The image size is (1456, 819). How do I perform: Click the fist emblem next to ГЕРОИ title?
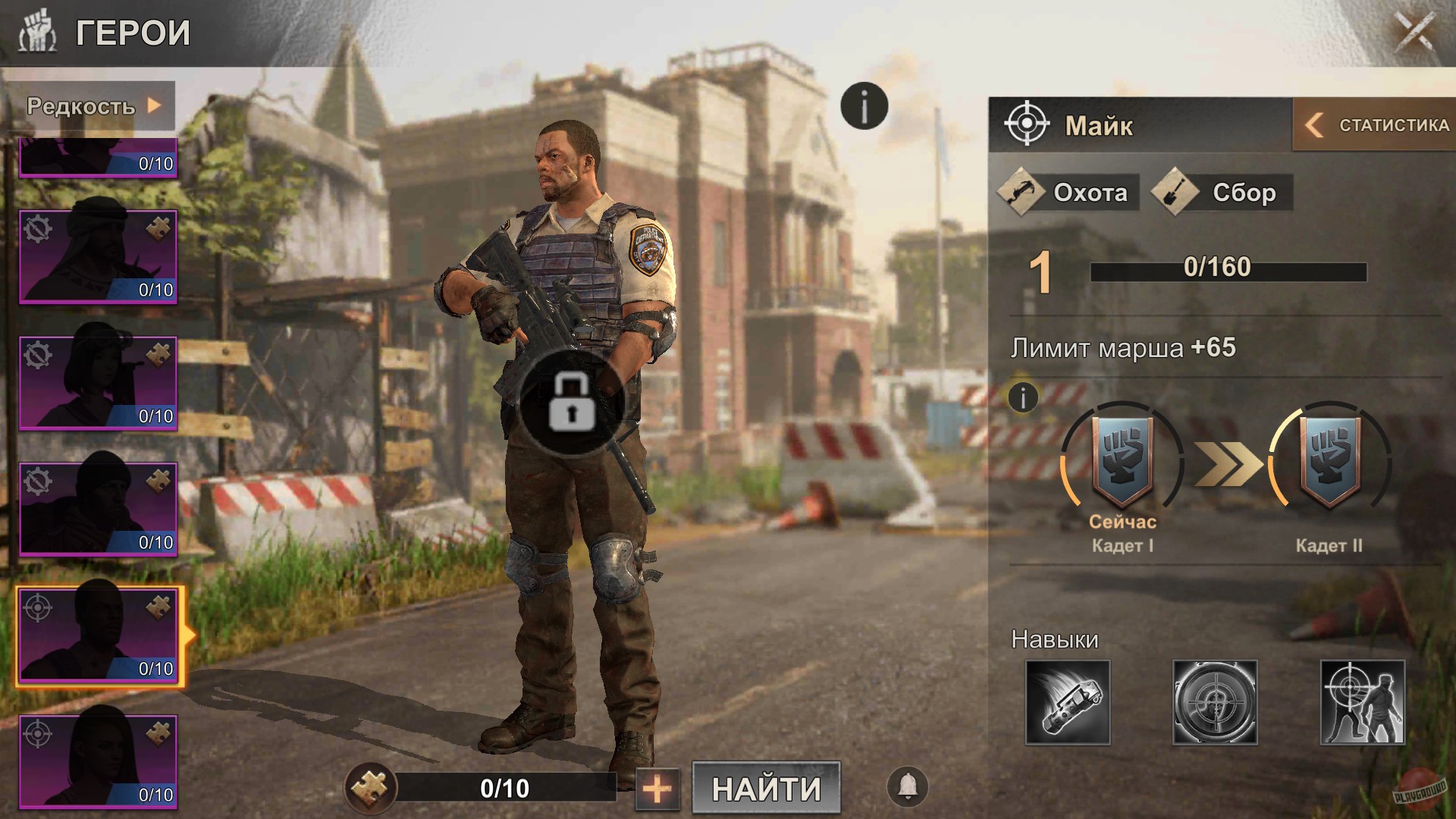point(36,32)
